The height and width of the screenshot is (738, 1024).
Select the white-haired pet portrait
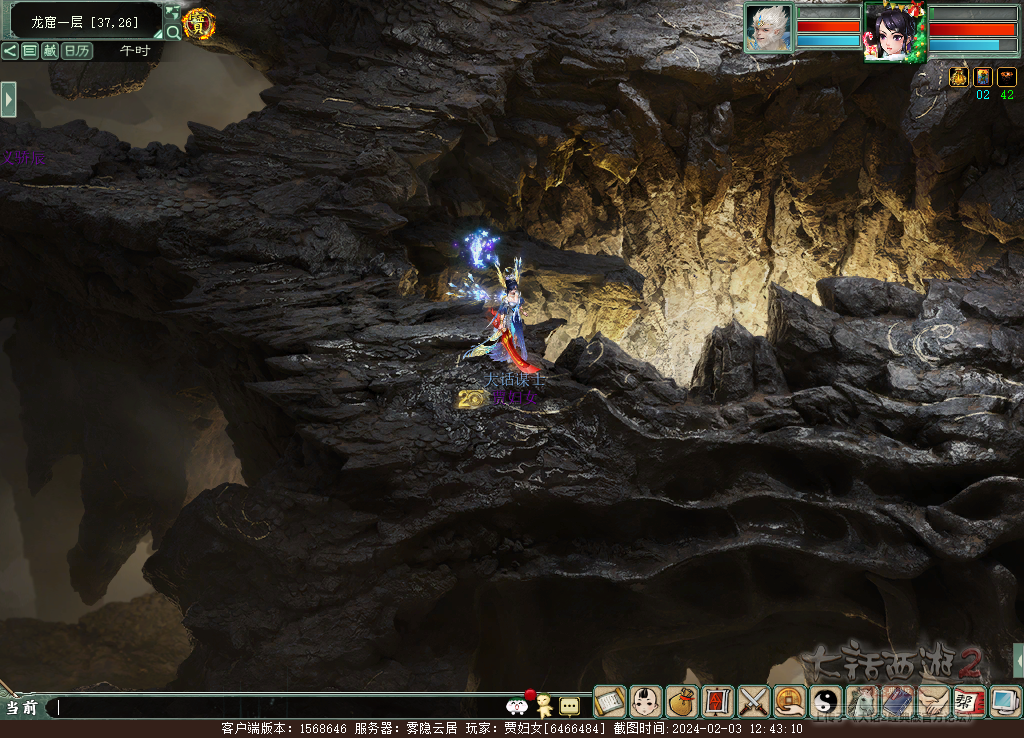[x=768, y=27]
